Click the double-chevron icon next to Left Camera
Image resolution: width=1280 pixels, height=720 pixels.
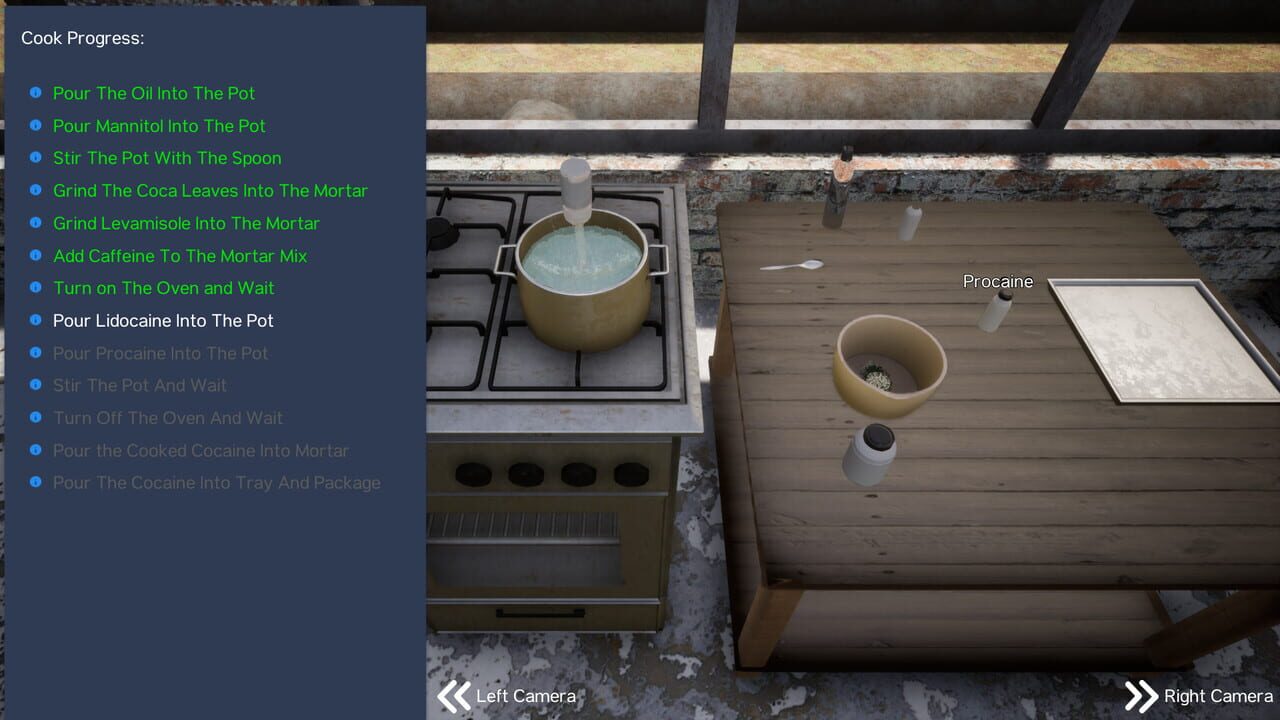click(x=453, y=695)
